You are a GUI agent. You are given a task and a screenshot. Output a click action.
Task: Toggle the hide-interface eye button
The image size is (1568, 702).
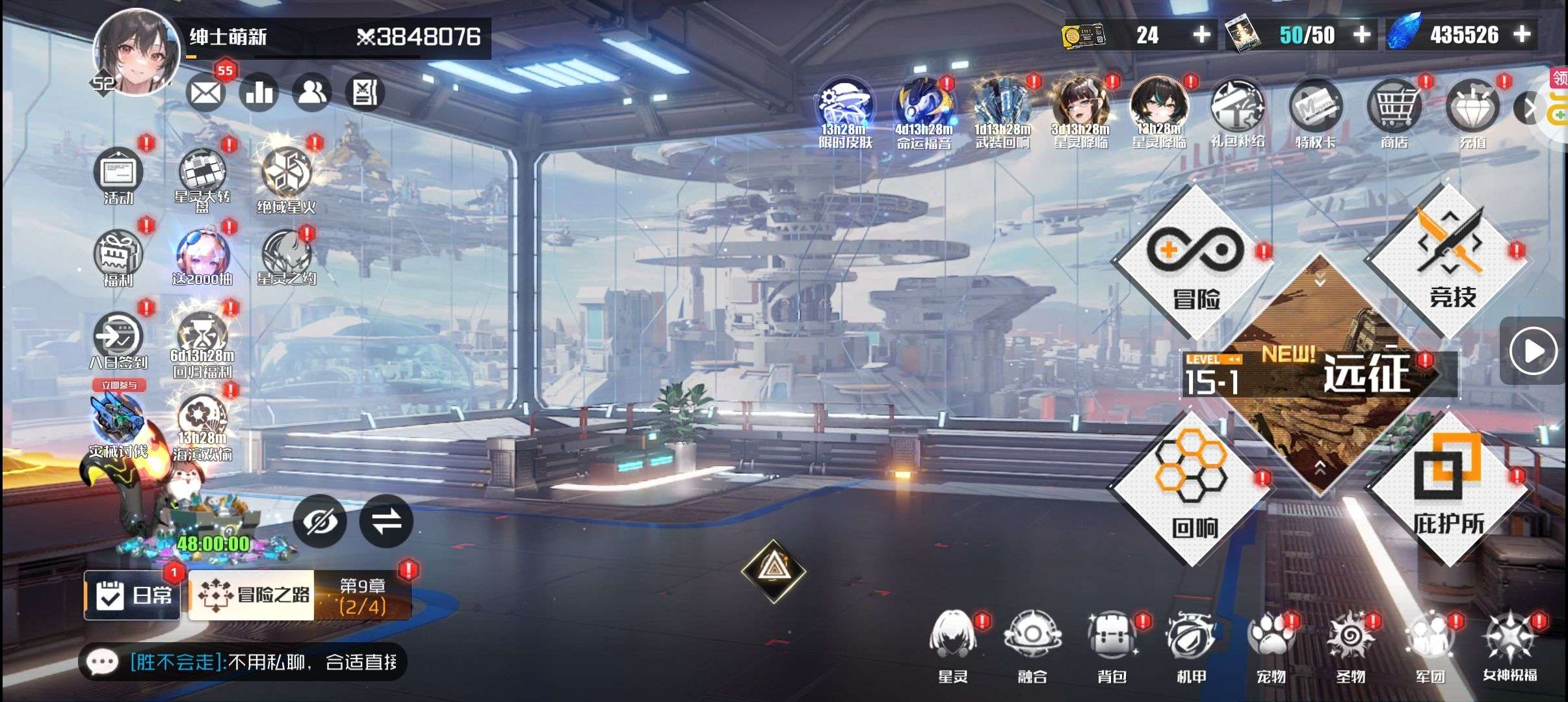(x=319, y=521)
